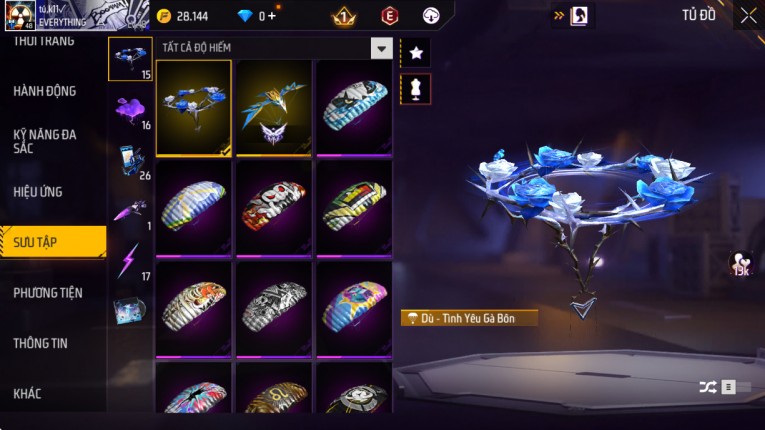
Task: Choose the Khác category
Action: tap(28, 393)
